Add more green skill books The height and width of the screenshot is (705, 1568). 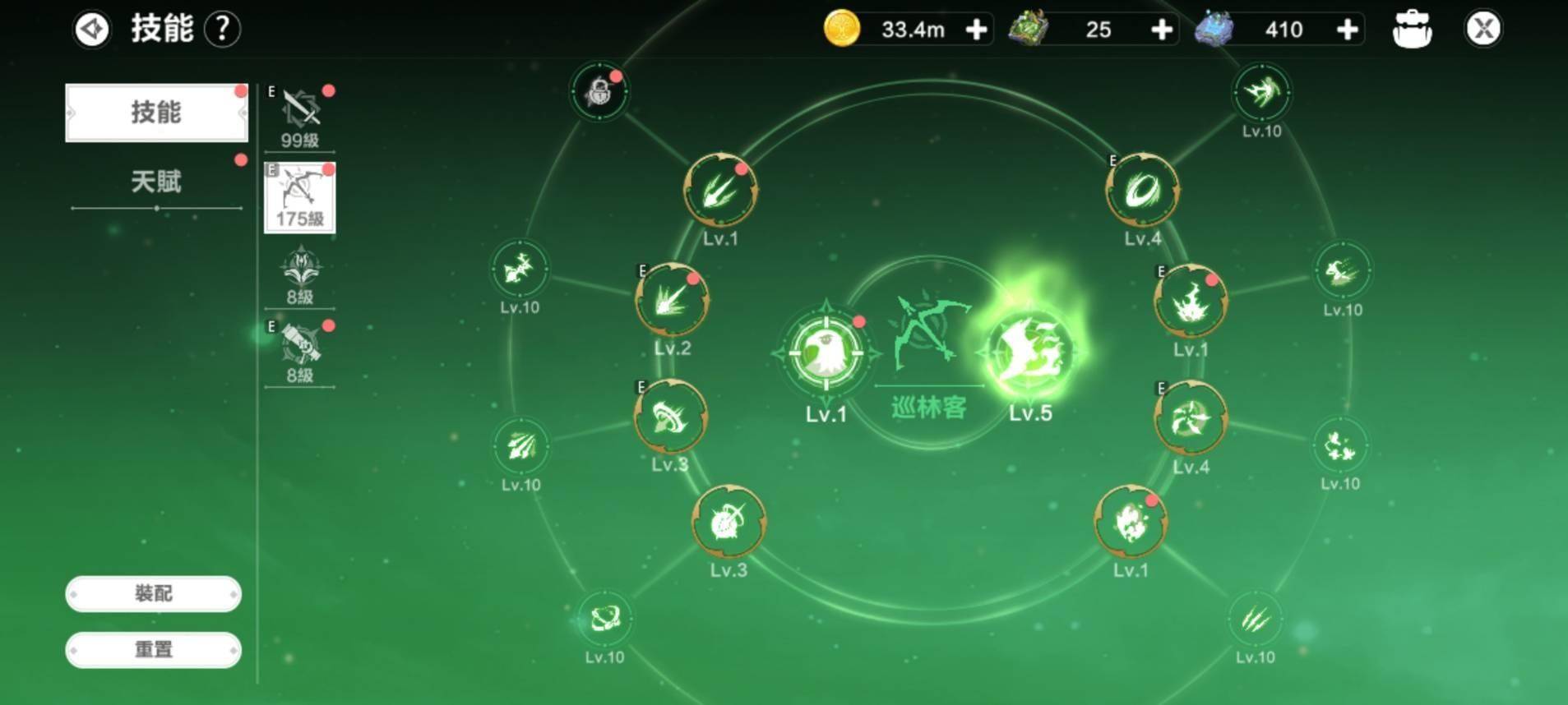click(1161, 30)
